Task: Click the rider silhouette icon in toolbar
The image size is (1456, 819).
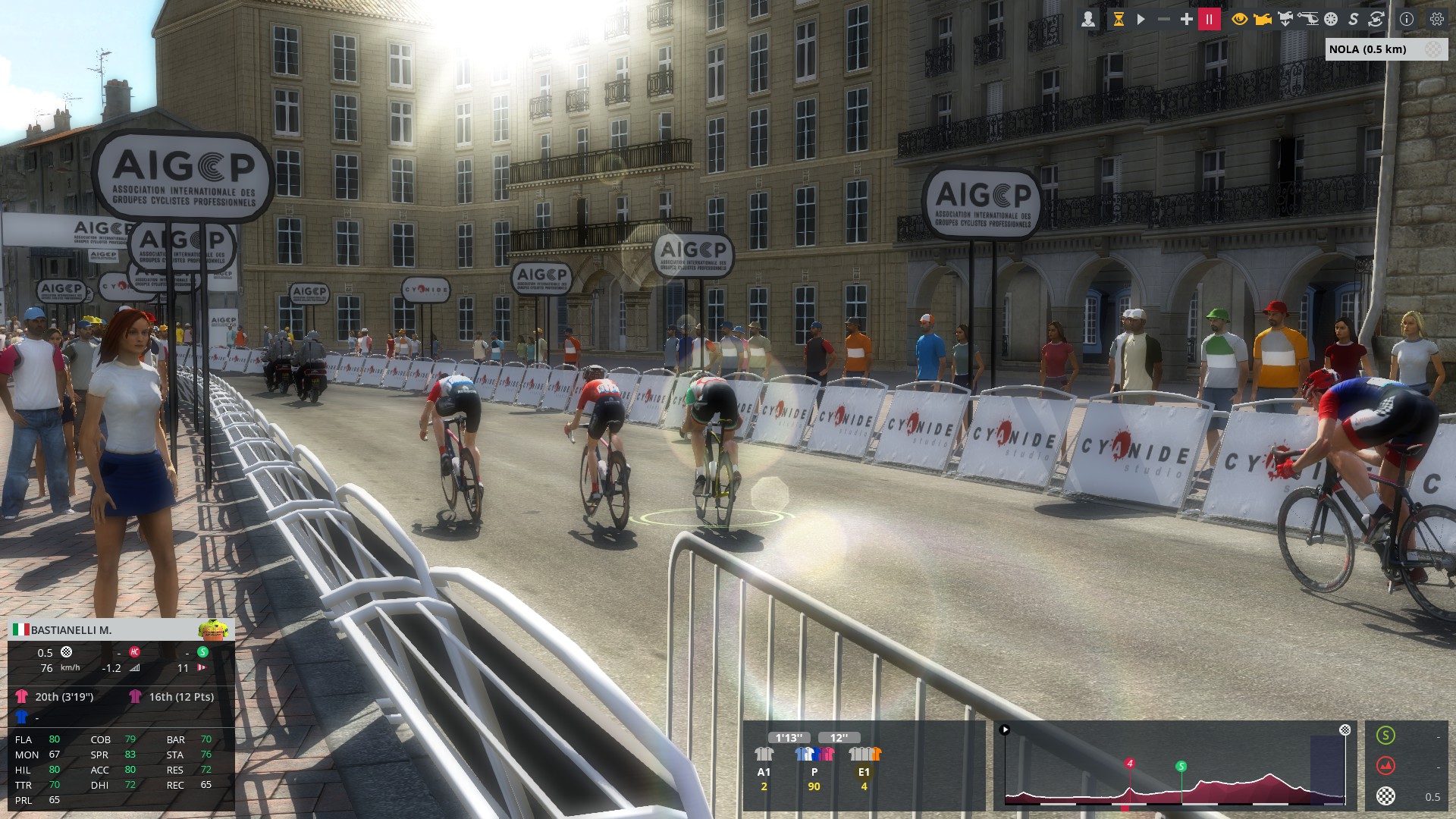Action: (x=1088, y=20)
